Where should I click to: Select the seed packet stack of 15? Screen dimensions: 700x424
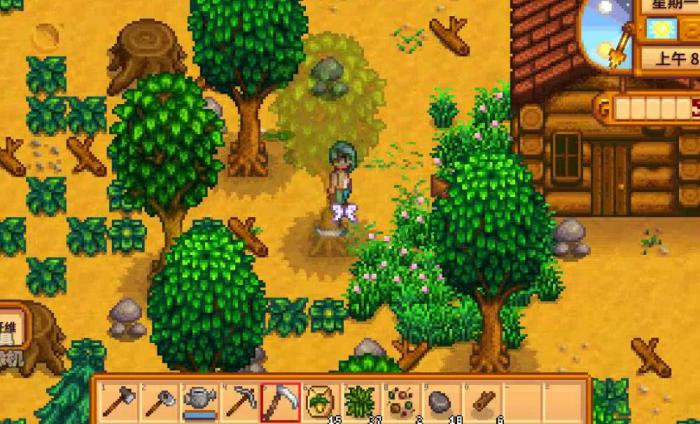pos(319,402)
